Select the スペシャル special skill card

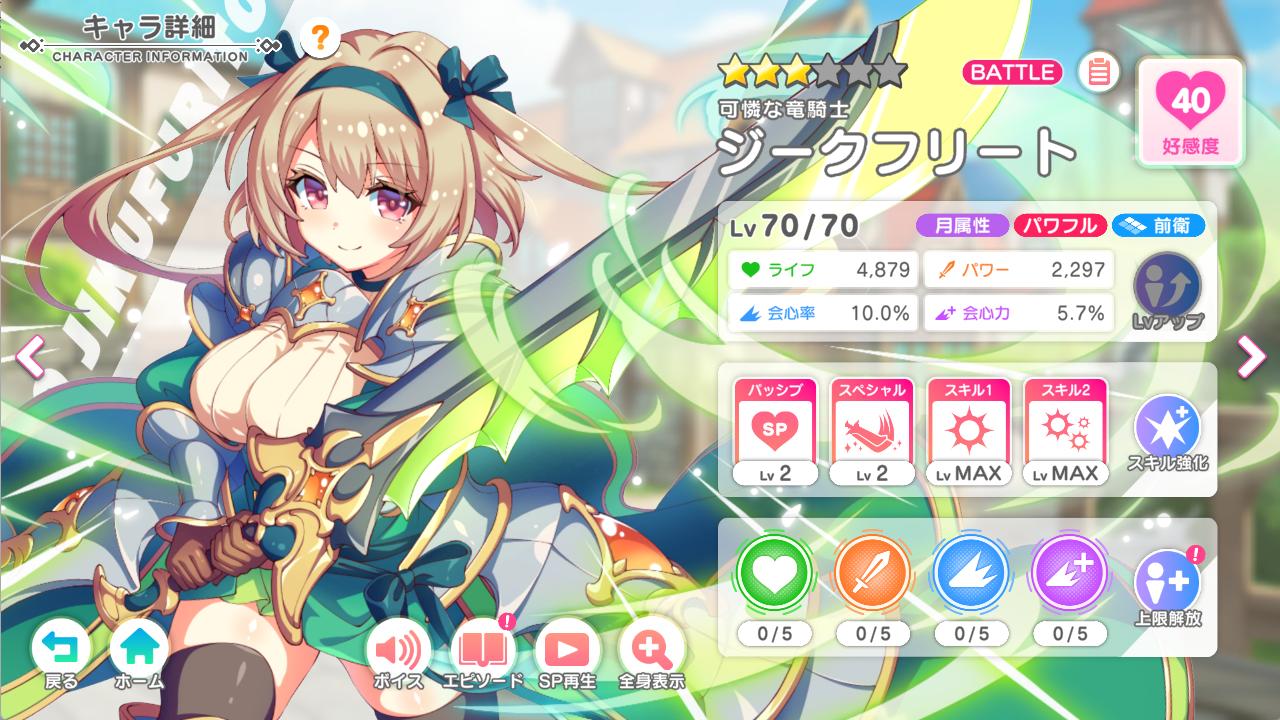[x=872, y=431]
